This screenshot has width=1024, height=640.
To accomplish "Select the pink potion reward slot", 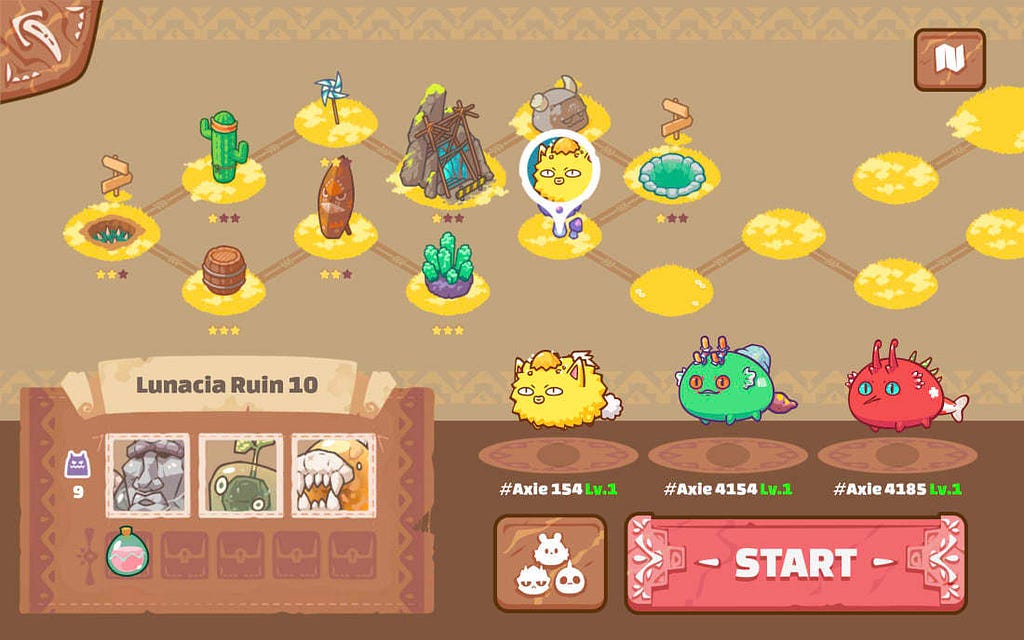I will (128, 551).
